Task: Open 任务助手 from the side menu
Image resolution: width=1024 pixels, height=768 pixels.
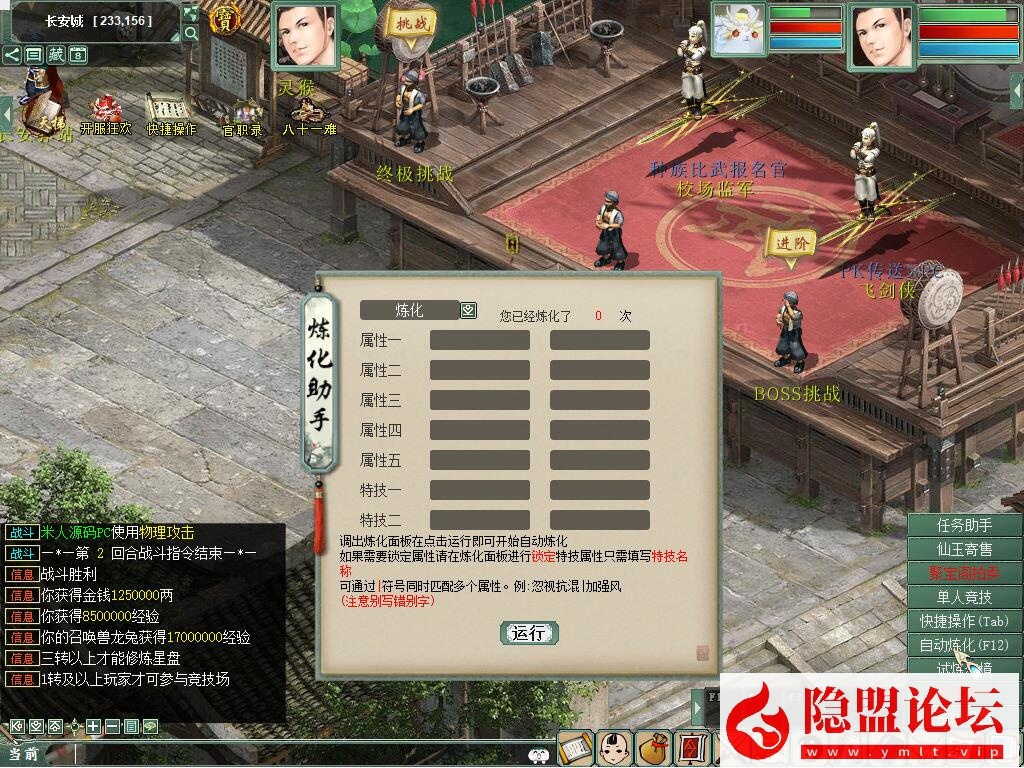Action: [x=964, y=526]
